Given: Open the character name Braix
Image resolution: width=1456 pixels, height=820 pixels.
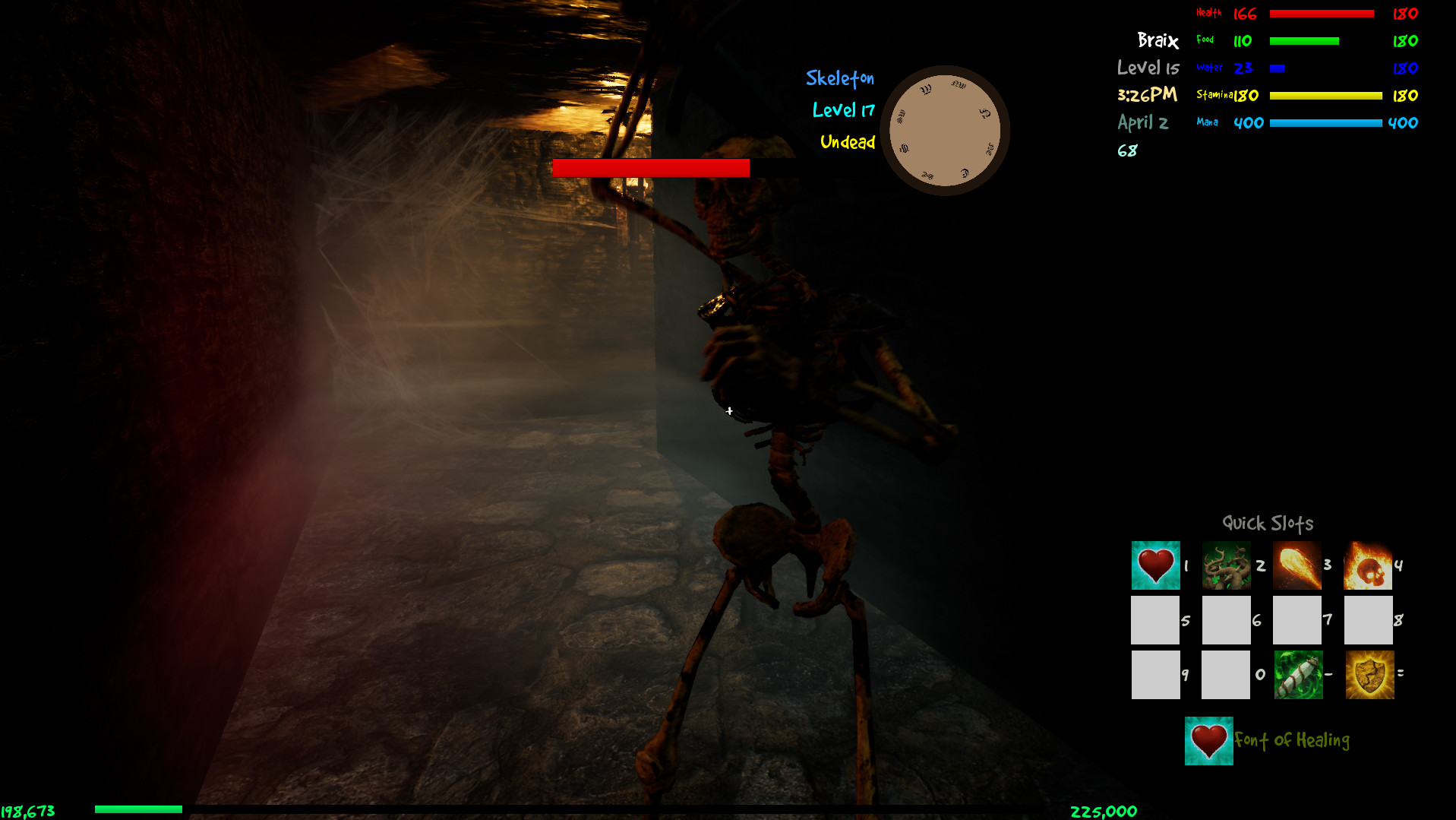Looking at the screenshot, I should pyautogui.click(x=1158, y=41).
